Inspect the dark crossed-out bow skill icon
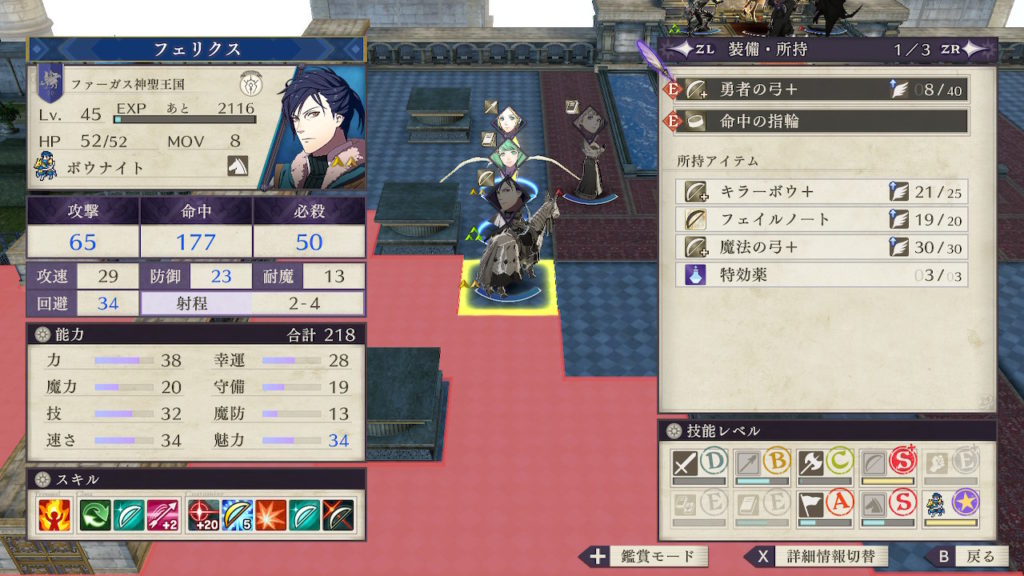Viewport: 1024px width, 576px height. pyautogui.click(x=337, y=515)
